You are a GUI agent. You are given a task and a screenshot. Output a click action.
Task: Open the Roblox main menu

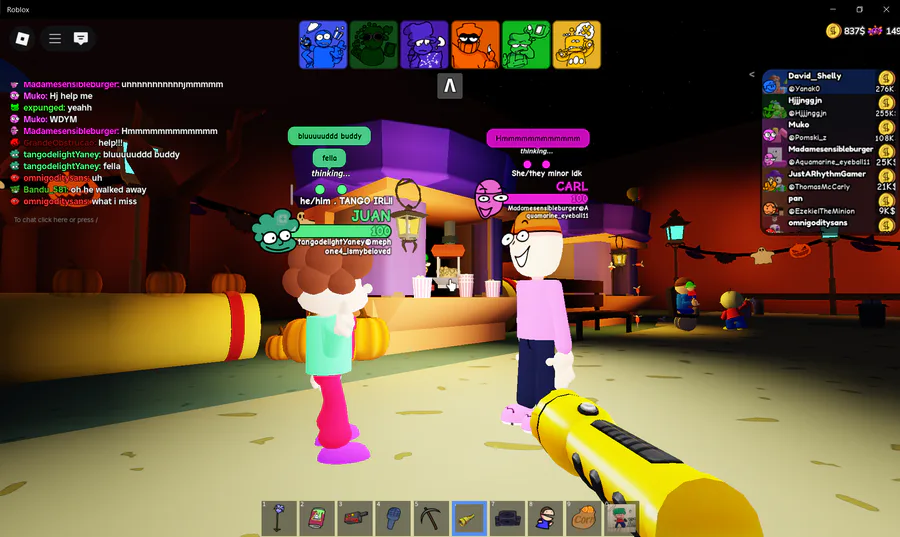tap(22, 39)
